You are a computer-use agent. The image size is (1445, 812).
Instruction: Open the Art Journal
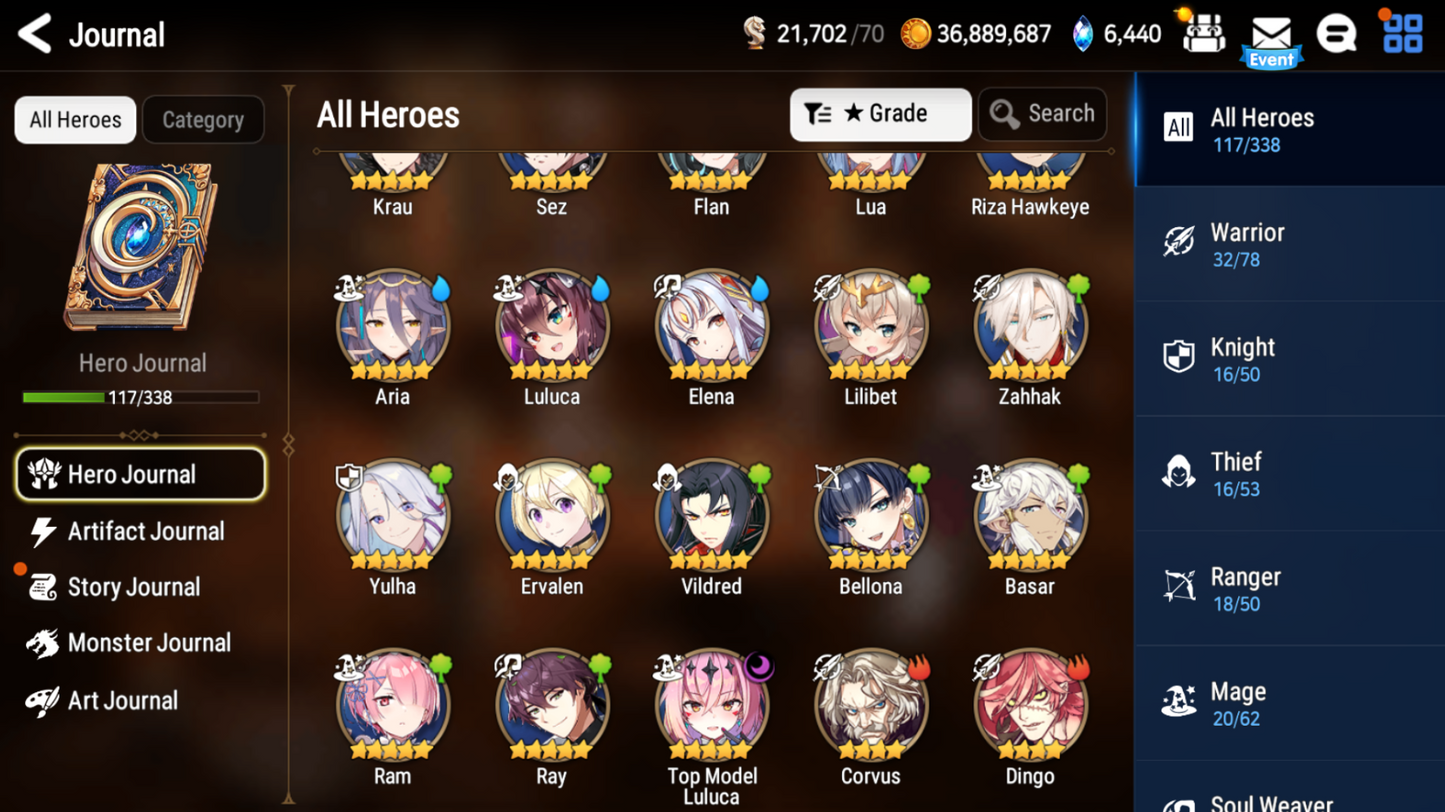[122, 701]
